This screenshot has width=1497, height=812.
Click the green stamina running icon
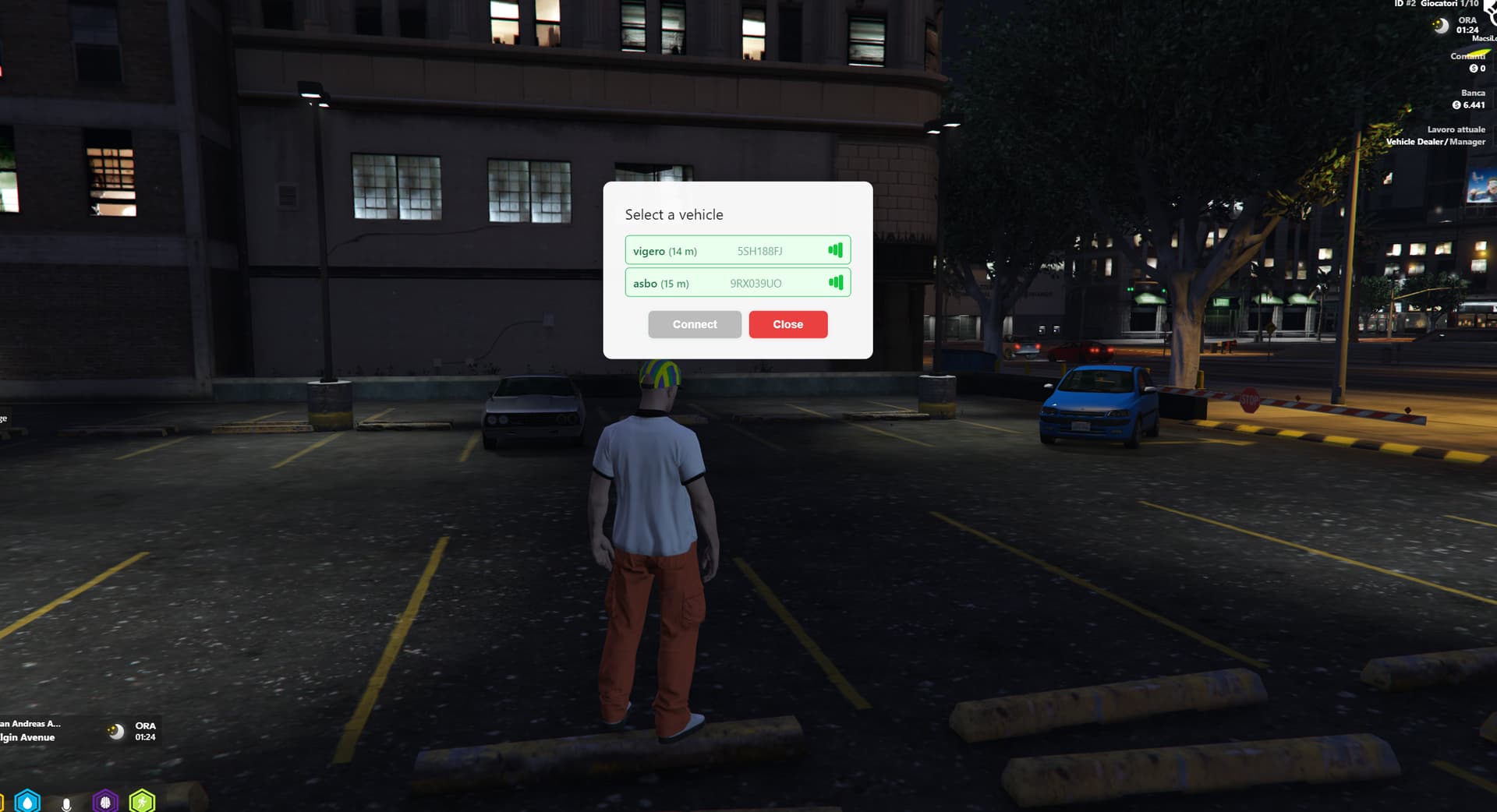tap(141, 802)
